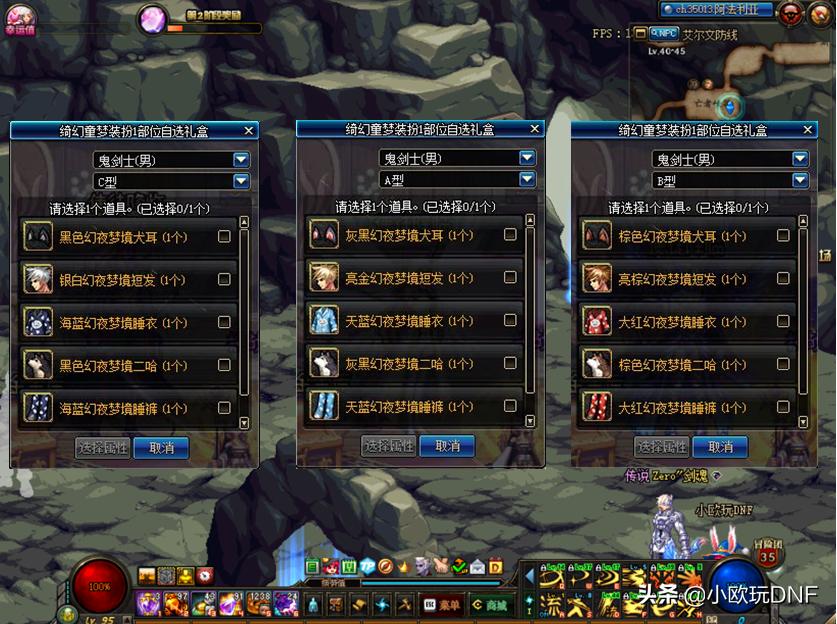Open the 菜单 menu button
The image size is (837, 624).
(x=442, y=604)
